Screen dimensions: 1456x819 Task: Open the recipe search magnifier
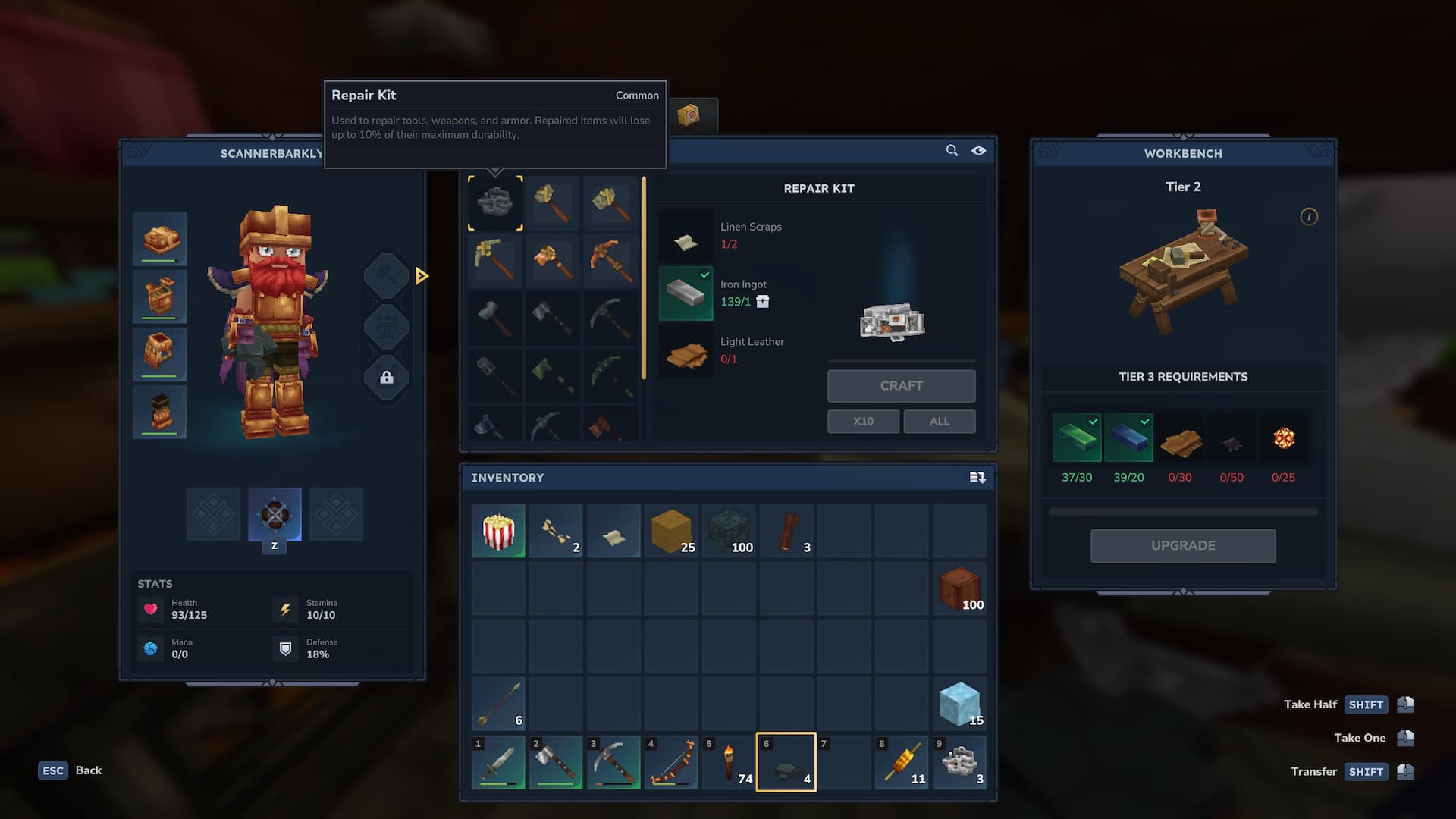(952, 151)
